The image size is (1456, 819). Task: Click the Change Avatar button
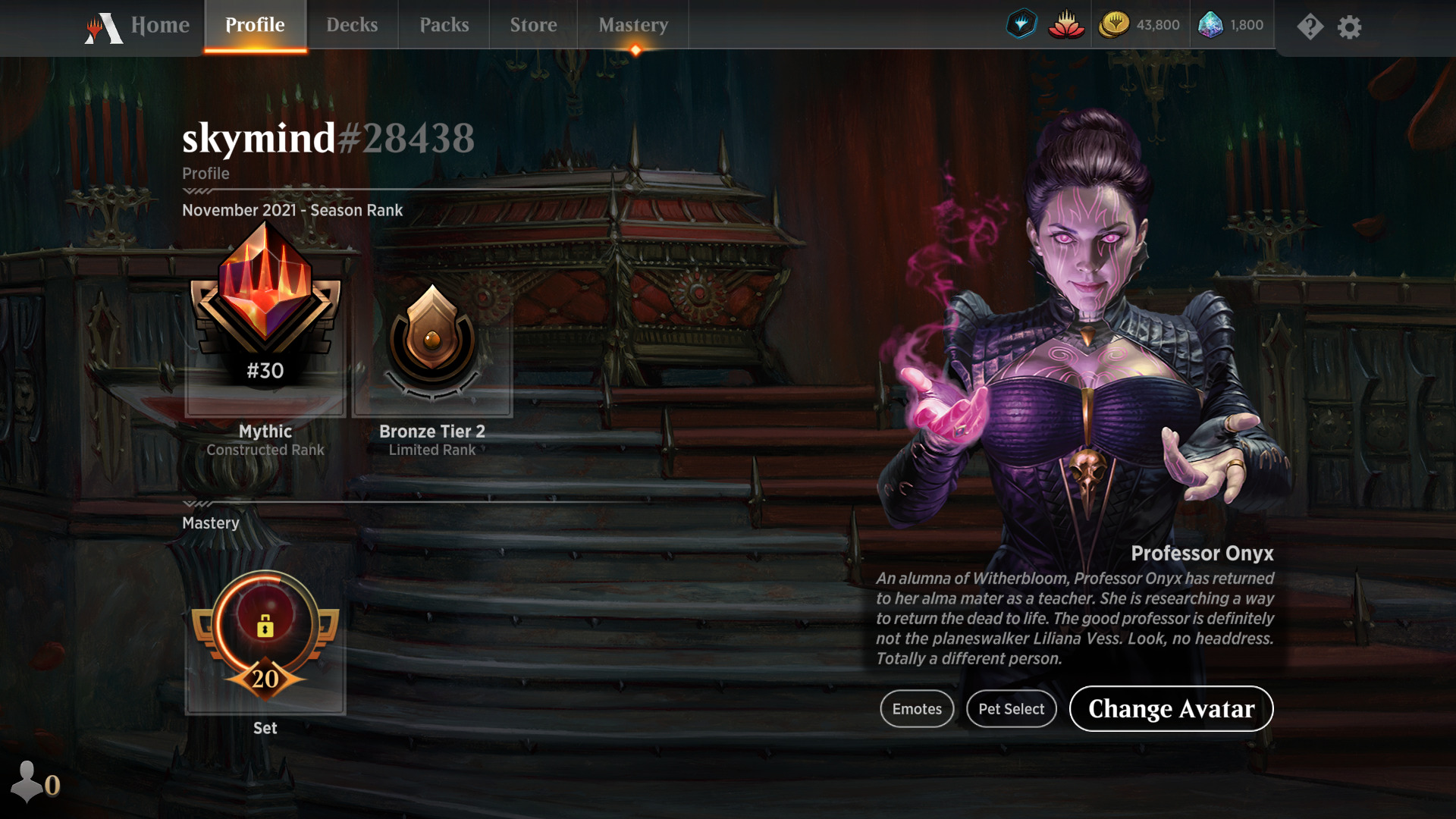tap(1171, 709)
